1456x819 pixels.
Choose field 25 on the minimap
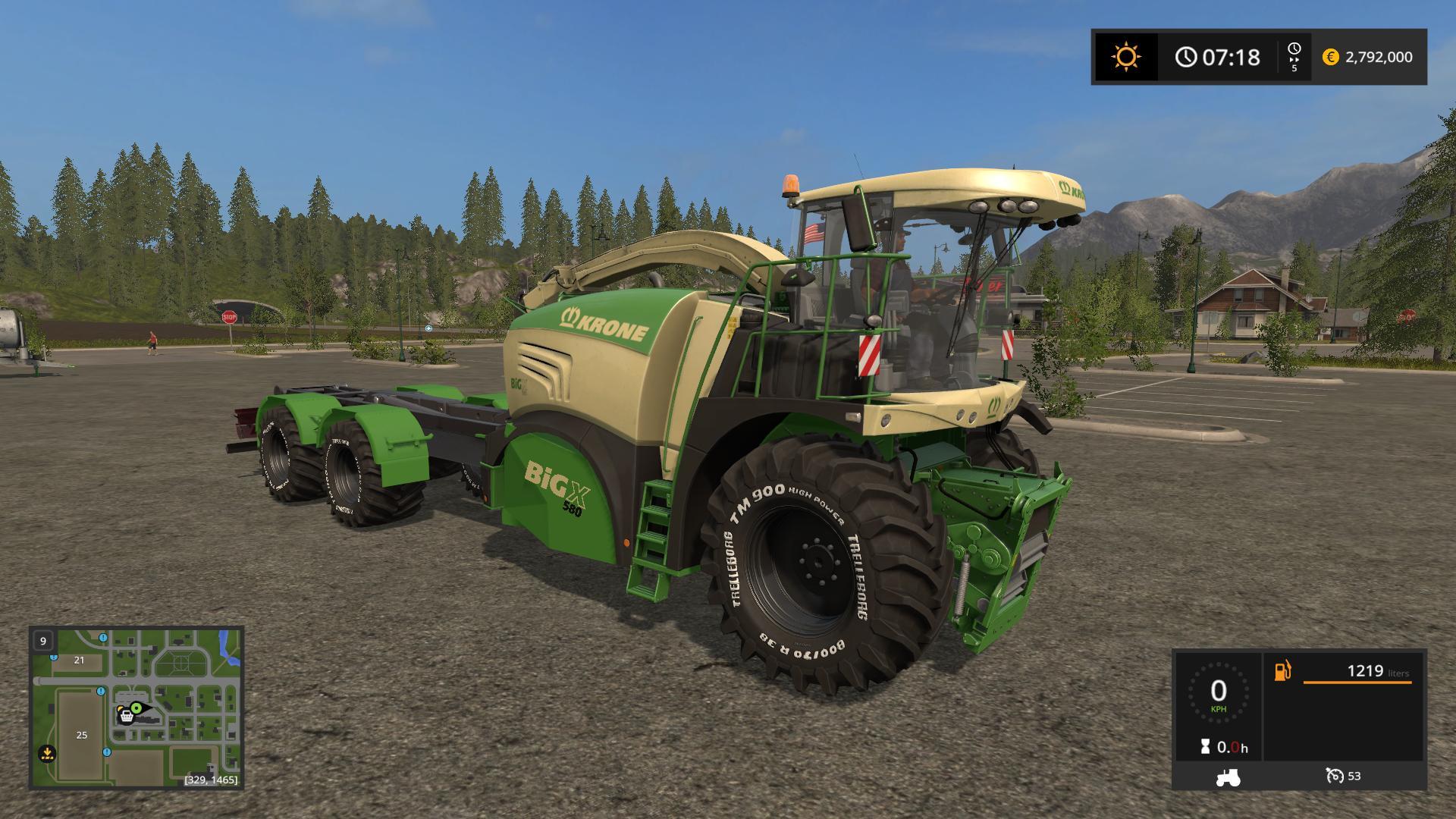coord(82,734)
